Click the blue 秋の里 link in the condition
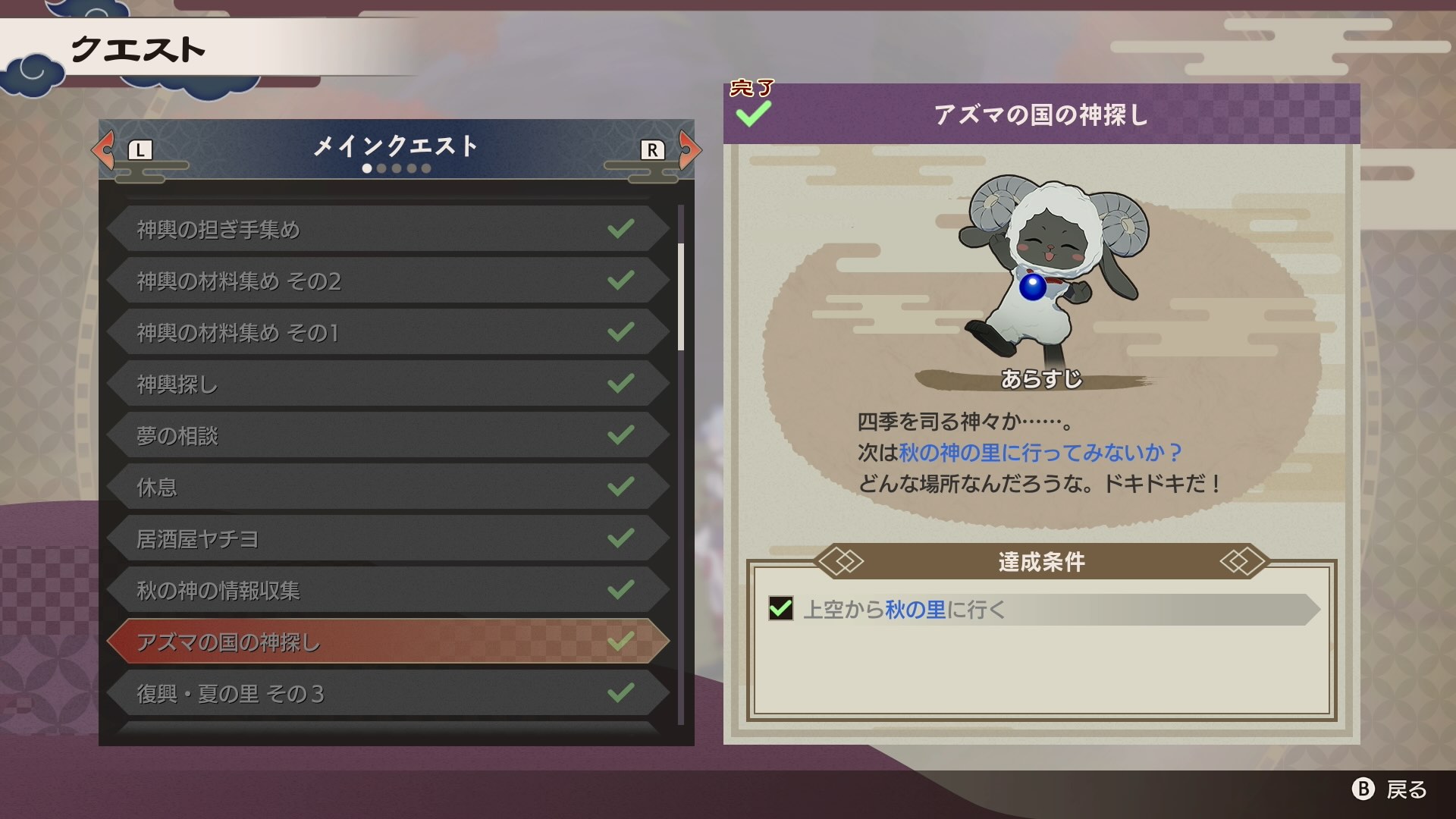The image size is (1456, 819). (x=914, y=607)
